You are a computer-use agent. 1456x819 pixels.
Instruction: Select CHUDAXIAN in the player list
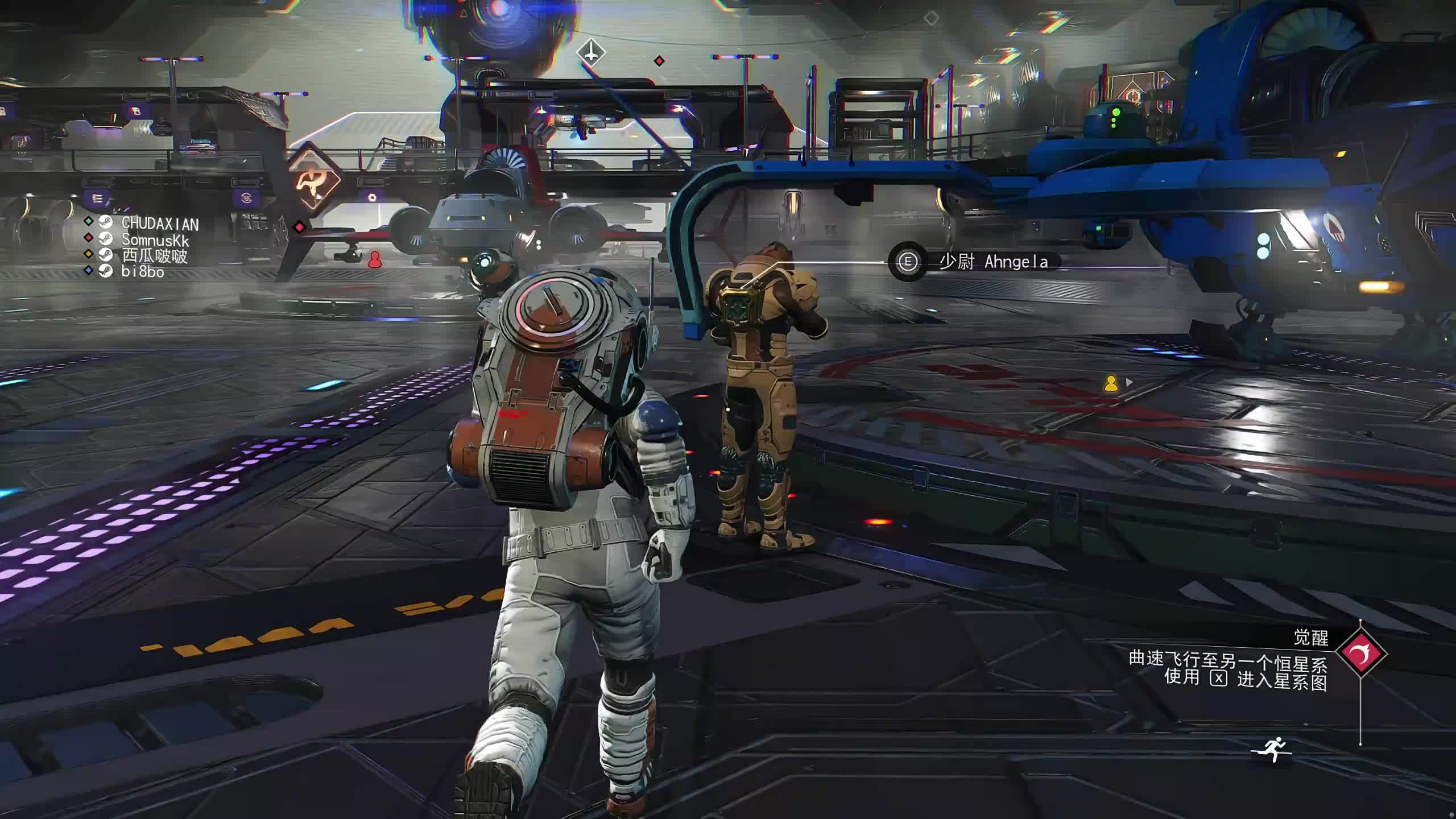coord(160,224)
